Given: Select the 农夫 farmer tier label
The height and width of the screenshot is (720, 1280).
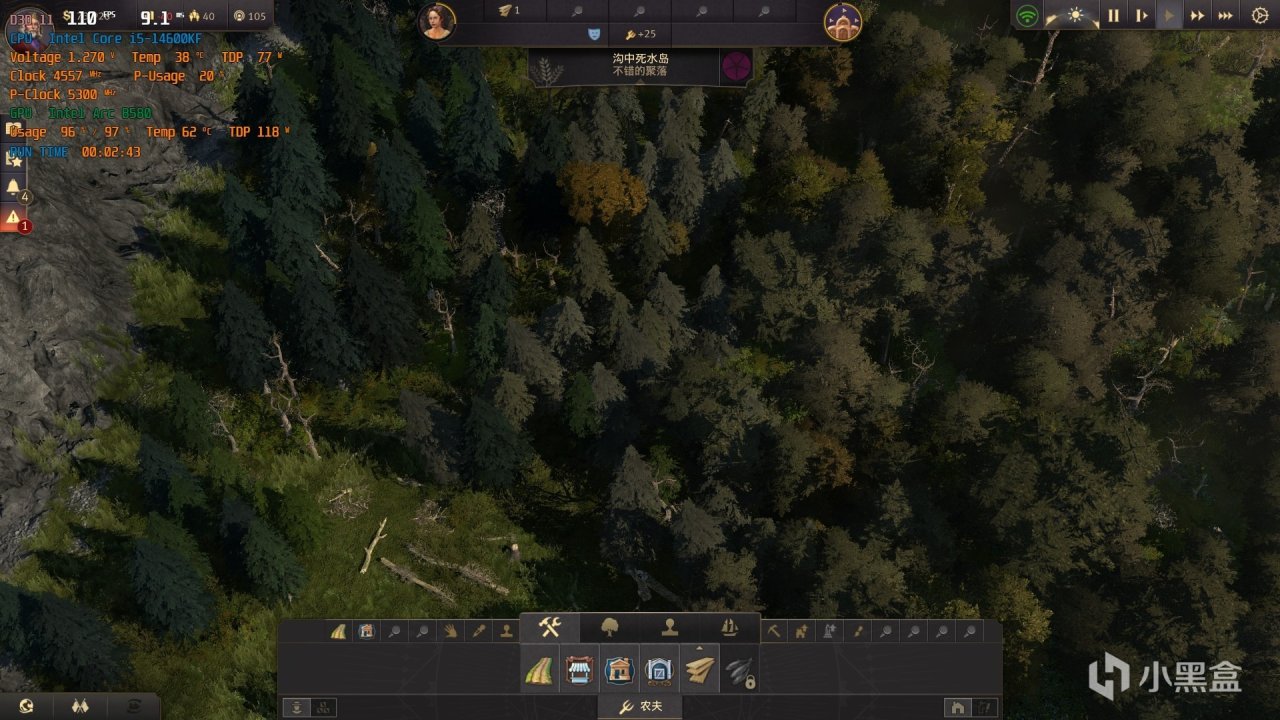Looking at the screenshot, I should [x=640, y=708].
